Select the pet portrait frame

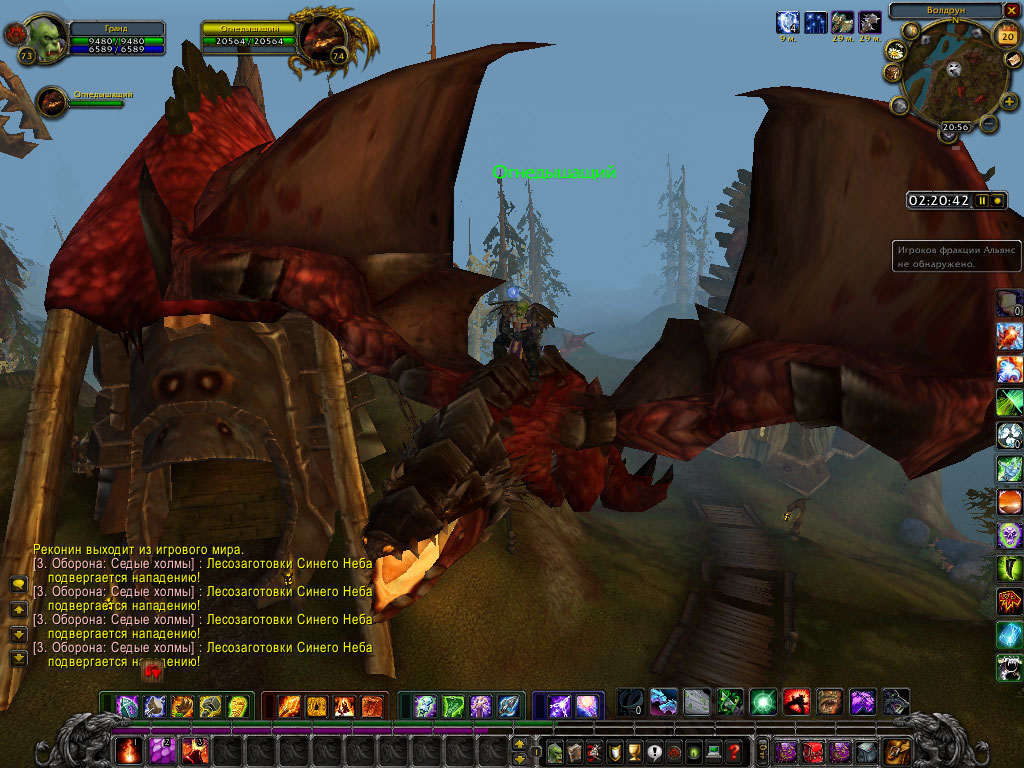[x=53, y=101]
